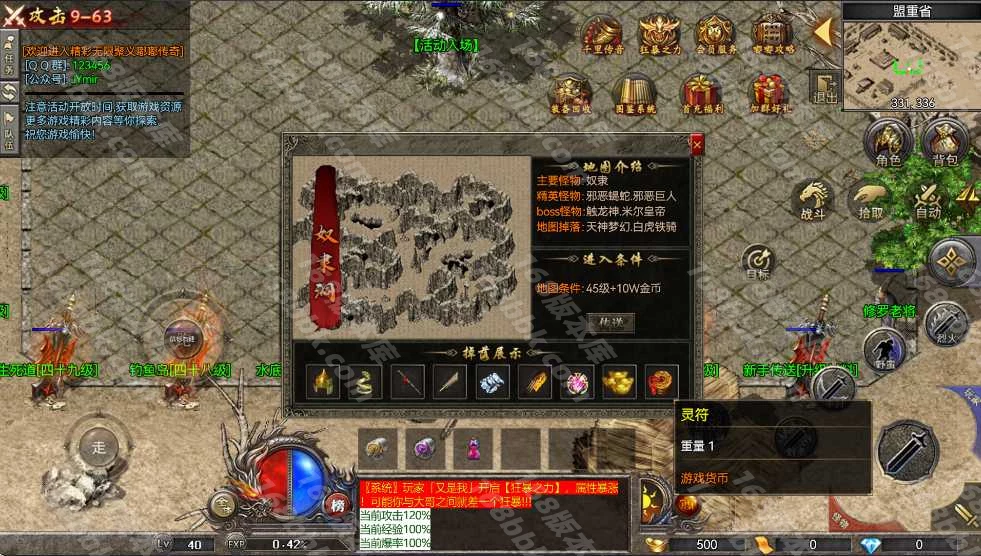
Task: Activate the 狂暴之力 icon
Action: [658, 33]
